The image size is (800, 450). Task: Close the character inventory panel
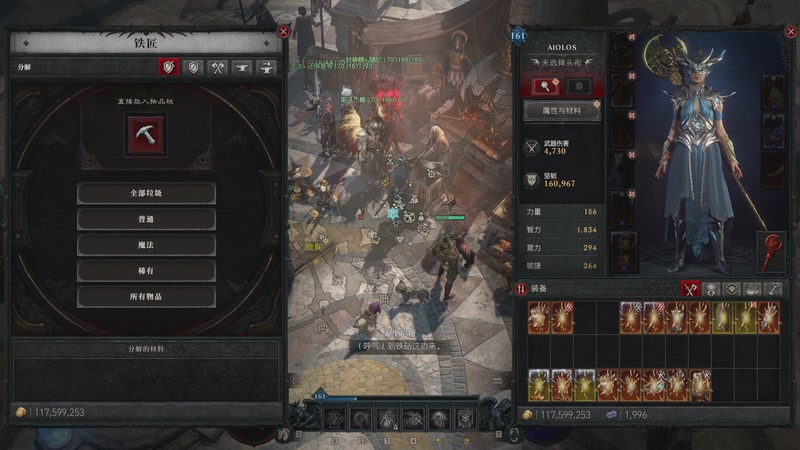(786, 32)
